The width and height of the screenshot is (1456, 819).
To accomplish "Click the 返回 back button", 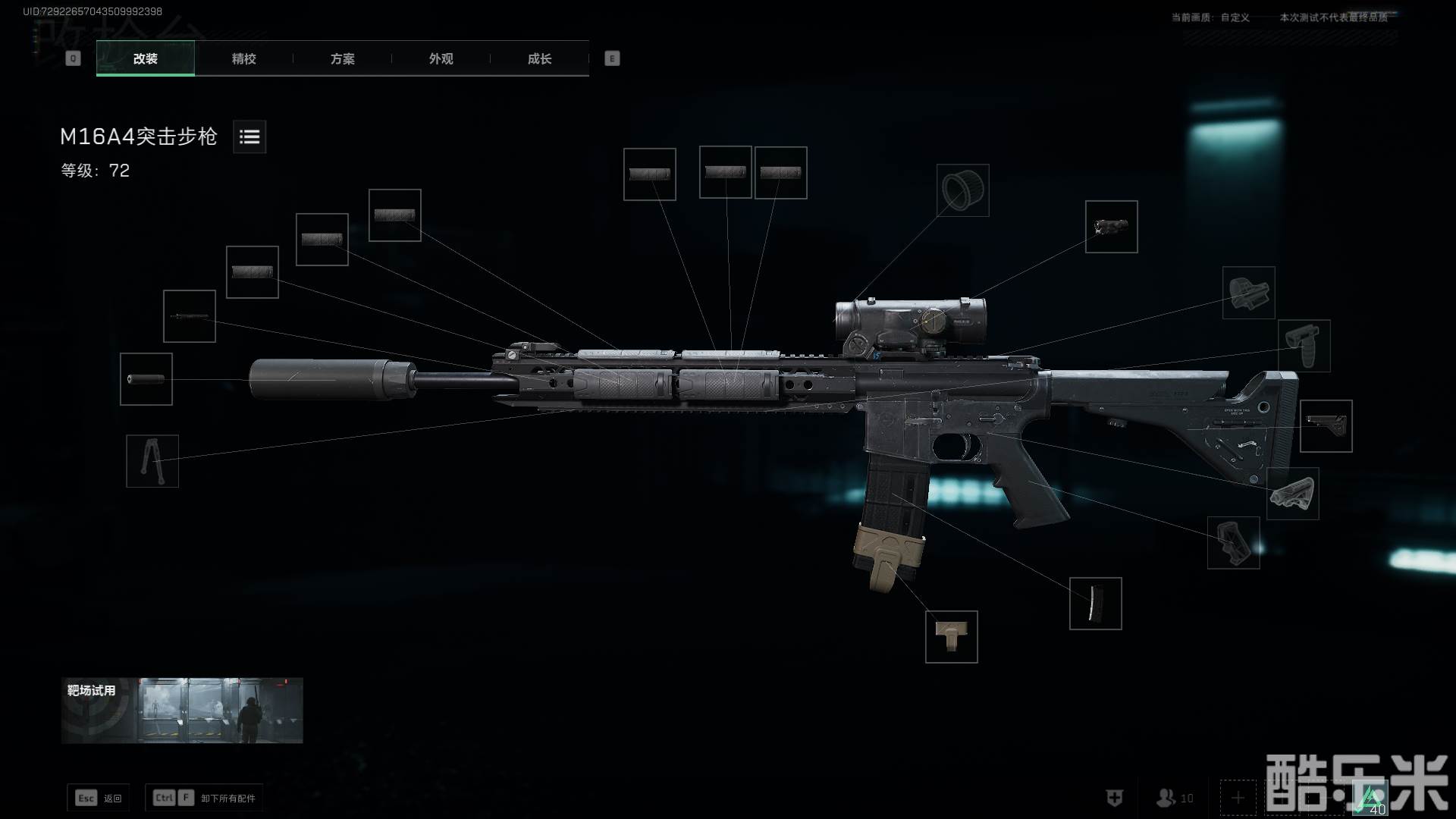I will click(99, 798).
